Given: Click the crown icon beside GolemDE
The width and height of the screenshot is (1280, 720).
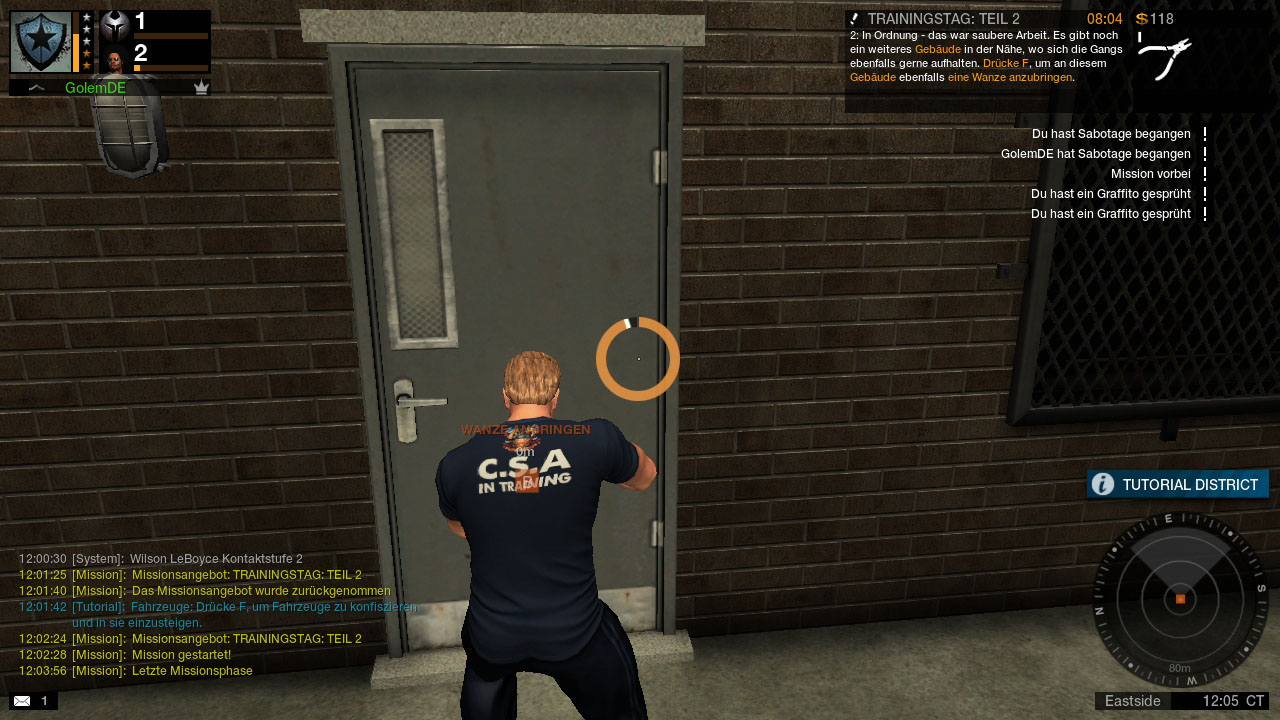Looking at the screenshot, I should (x=201, y=88).
